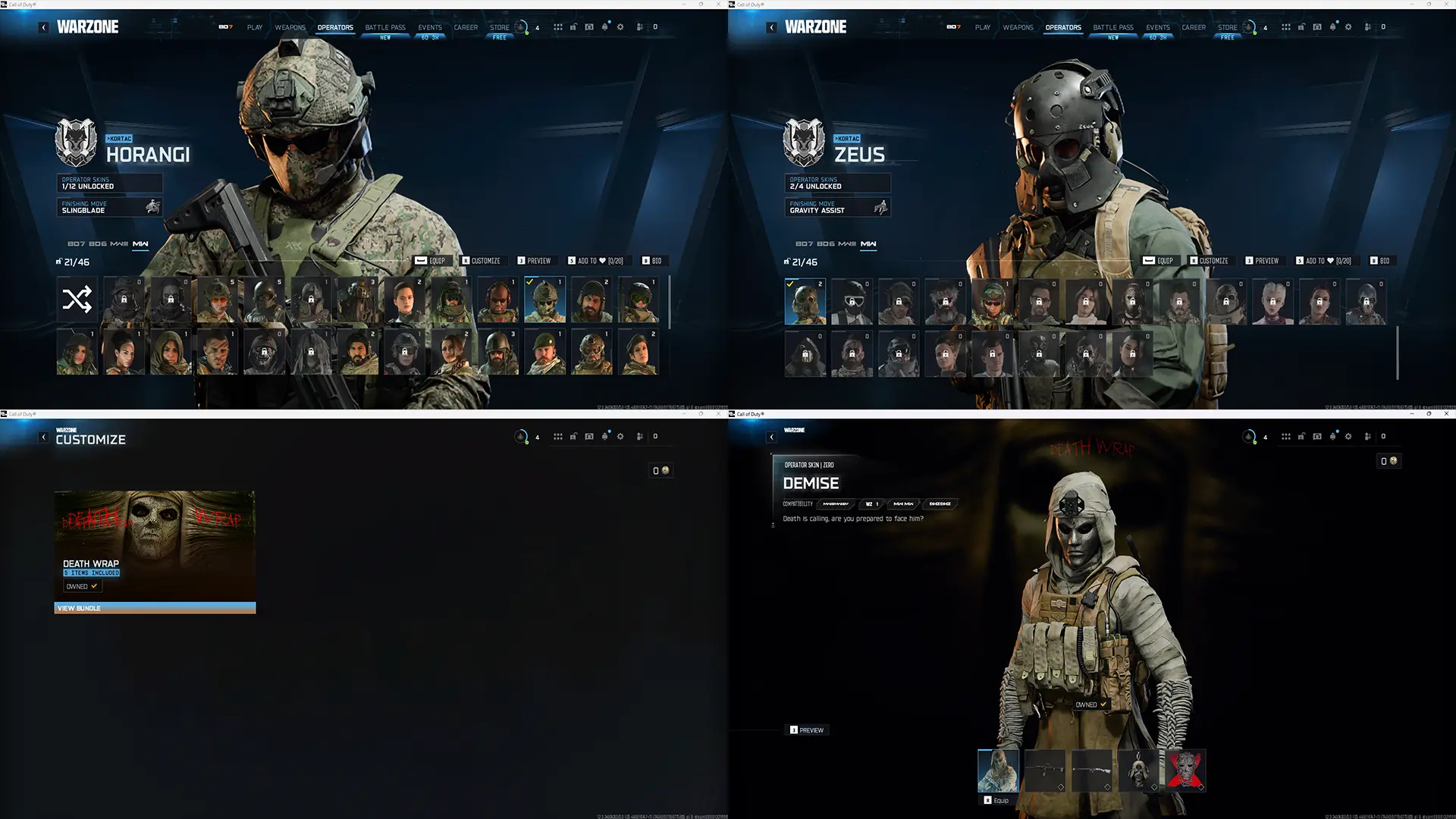Open the Settings gear in the top toolbar

pyautogui.click(x=620, y=27)
